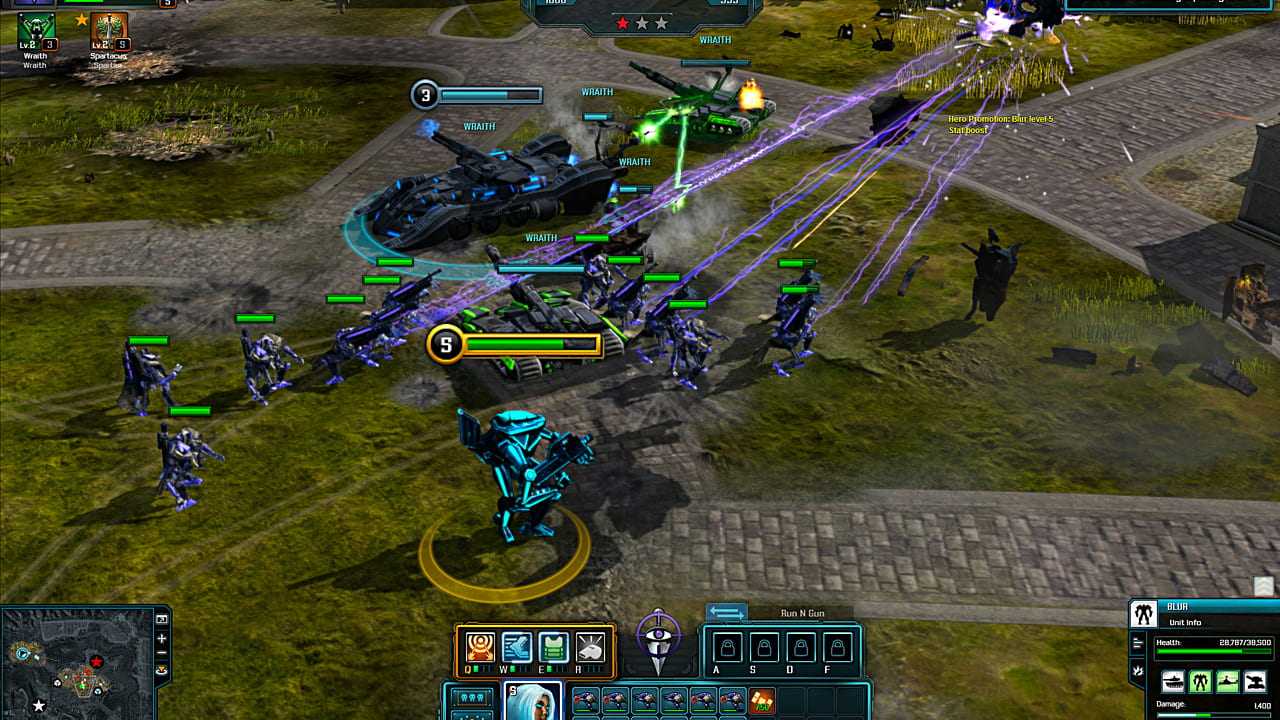This screenshot has width=1280, height=720.
Task: Toggle the swap arrows tab beside Run N Gun
Action: (727, 612)
